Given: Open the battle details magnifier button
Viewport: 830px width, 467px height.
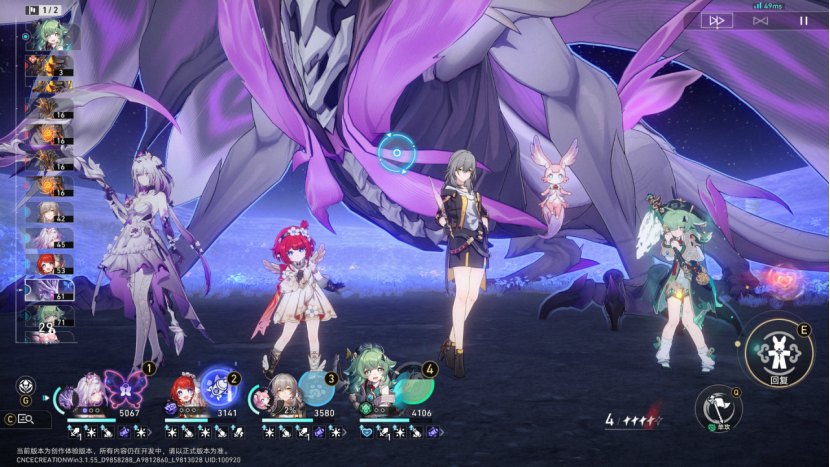Looking at the screenshot, I should tap(27, 420).
